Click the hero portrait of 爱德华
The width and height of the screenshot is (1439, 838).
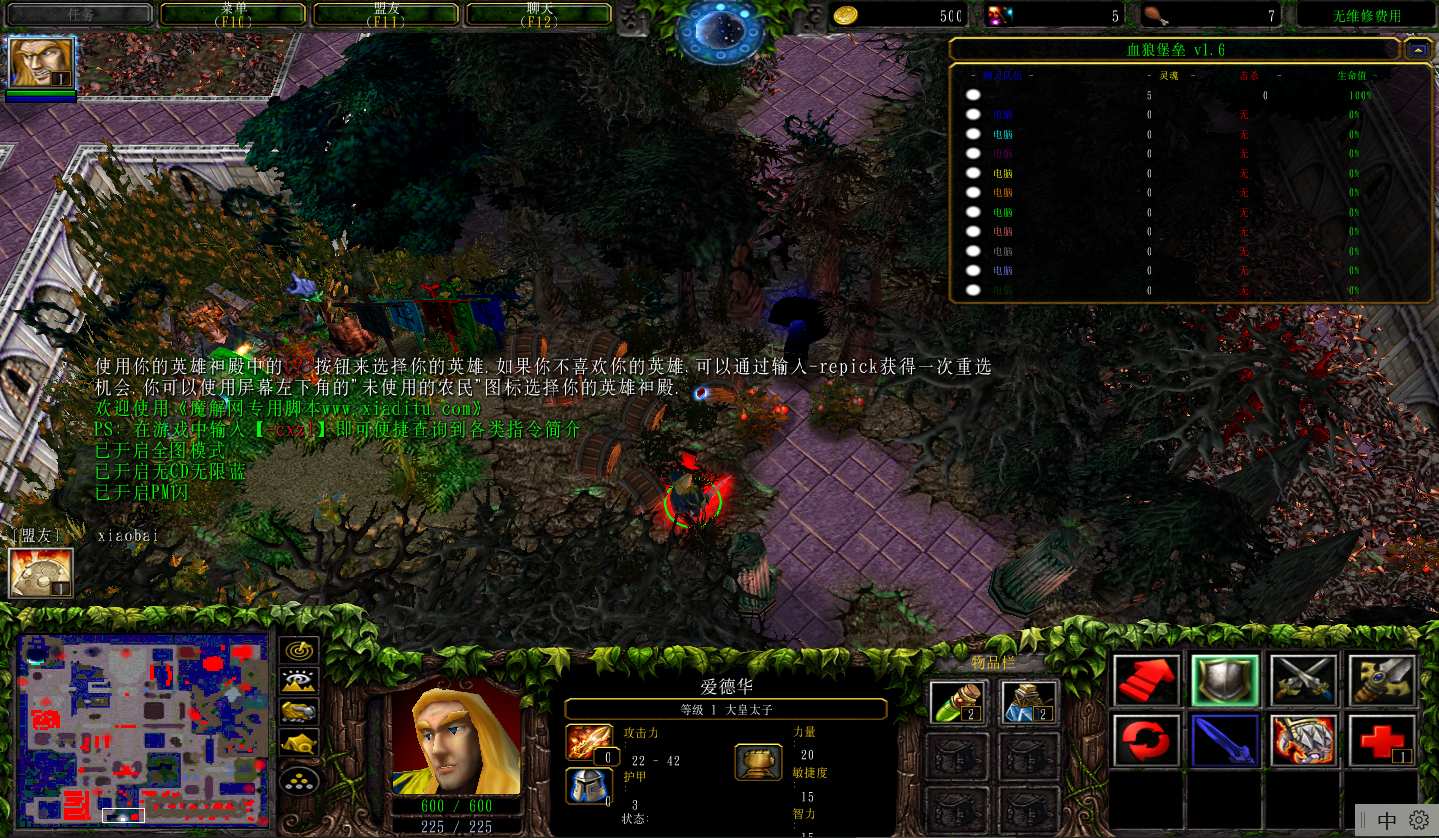pos(455,742)
